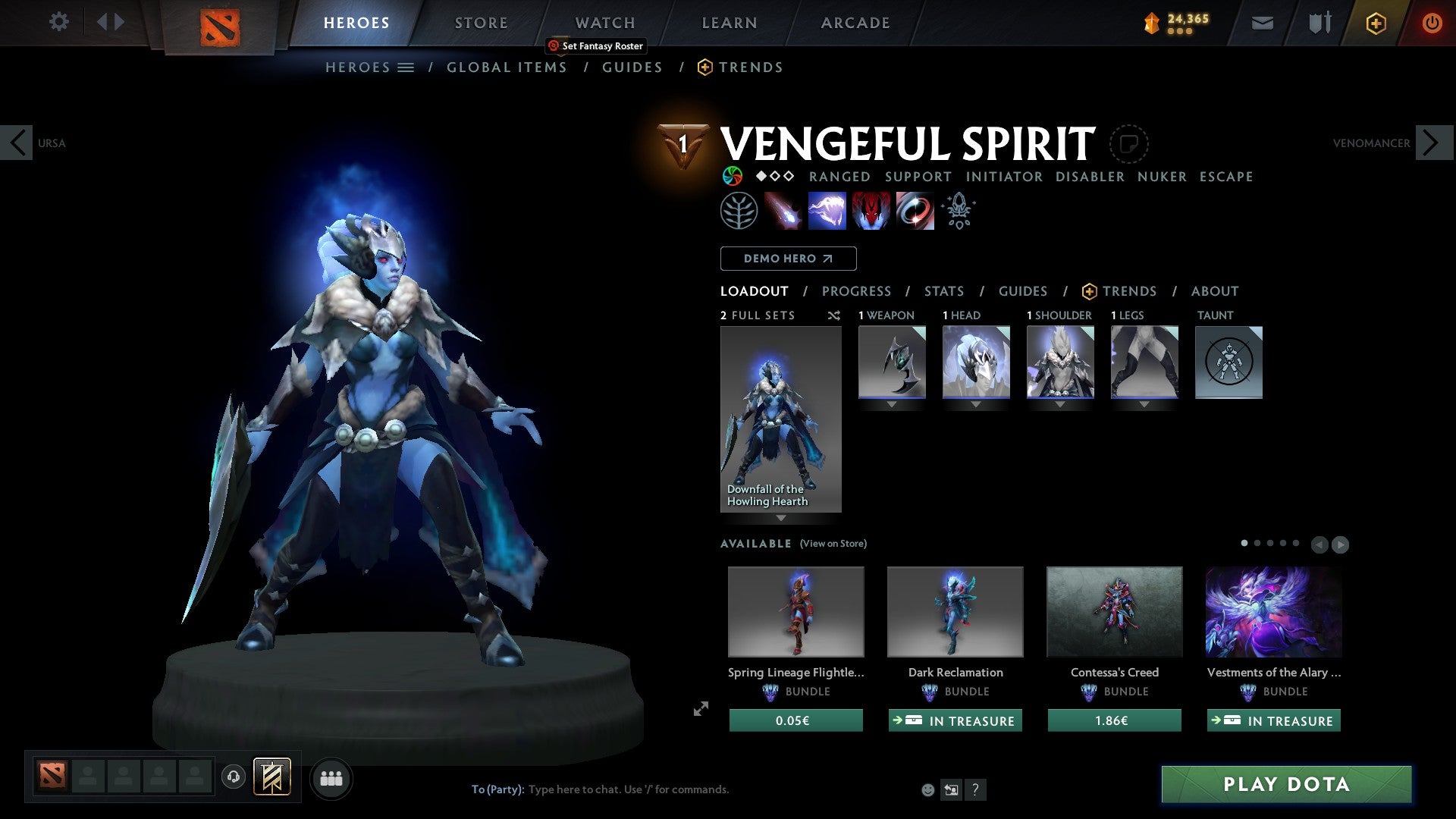Viewport: 1456px width, 819px height.
Task: Click the first pagination dot under Trends
Action: 1245,544
